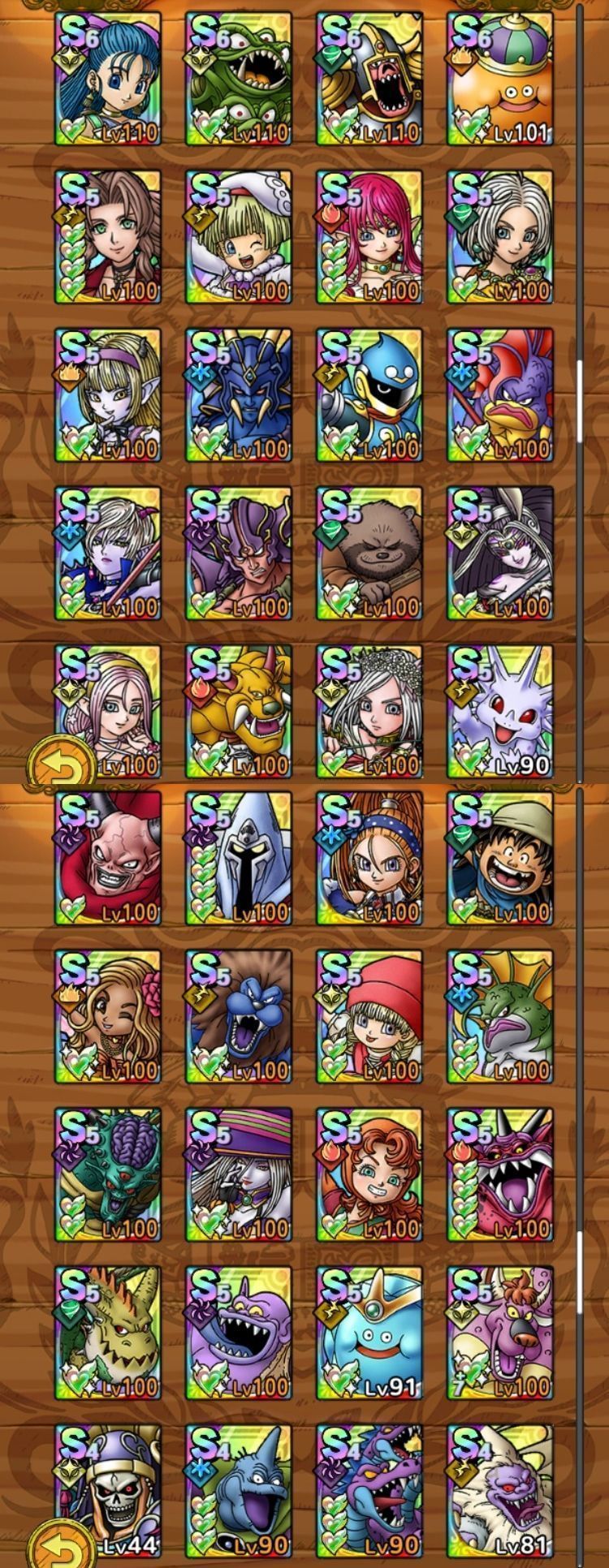Viewport: 609px width, 1568px height.
Task: Select the white spiky creature at Lv90
Action: pos(500,711)
